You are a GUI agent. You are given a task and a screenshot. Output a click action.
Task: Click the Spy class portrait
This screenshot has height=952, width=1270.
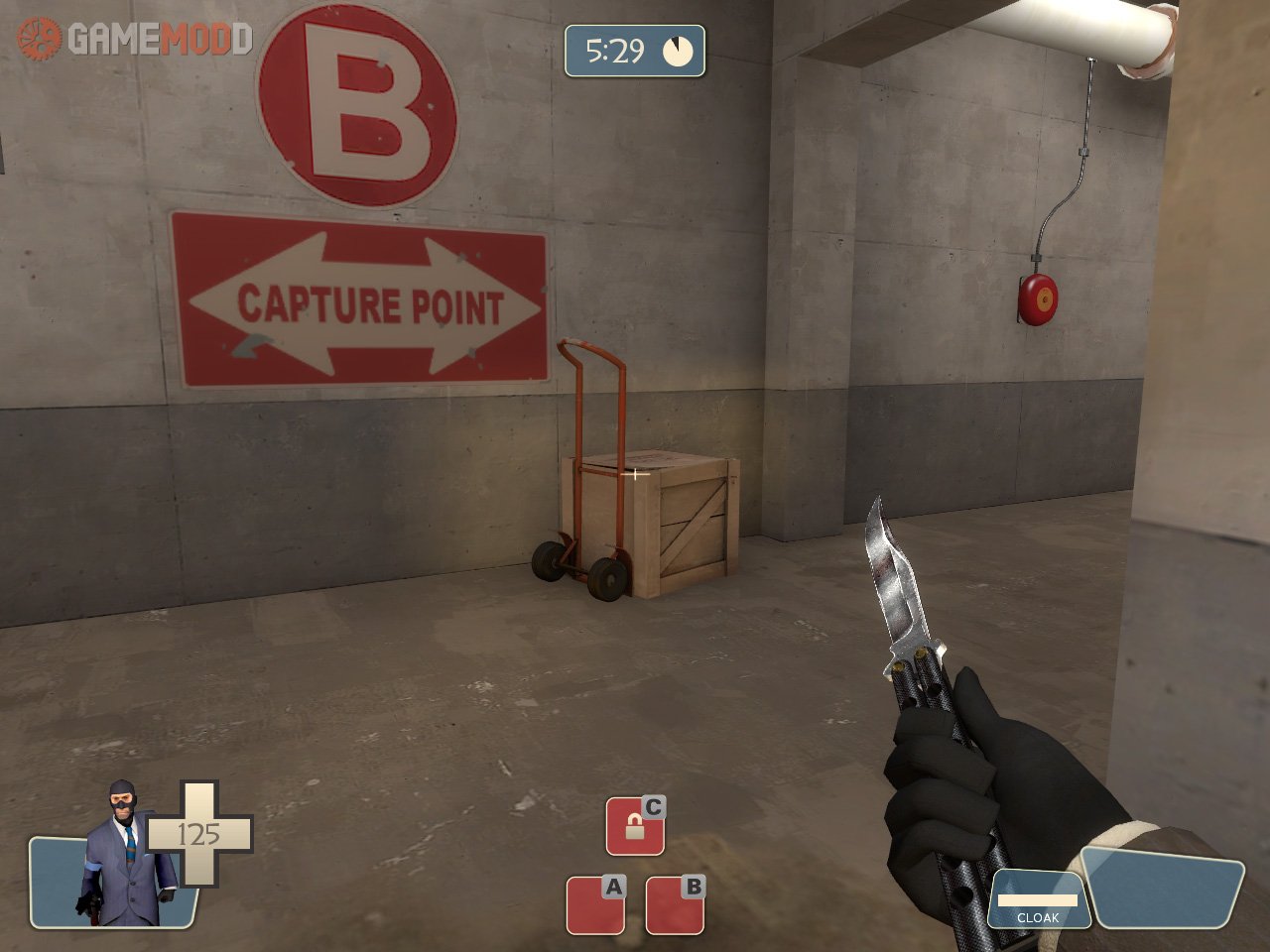pyautogui.click(x=124, y=855)
